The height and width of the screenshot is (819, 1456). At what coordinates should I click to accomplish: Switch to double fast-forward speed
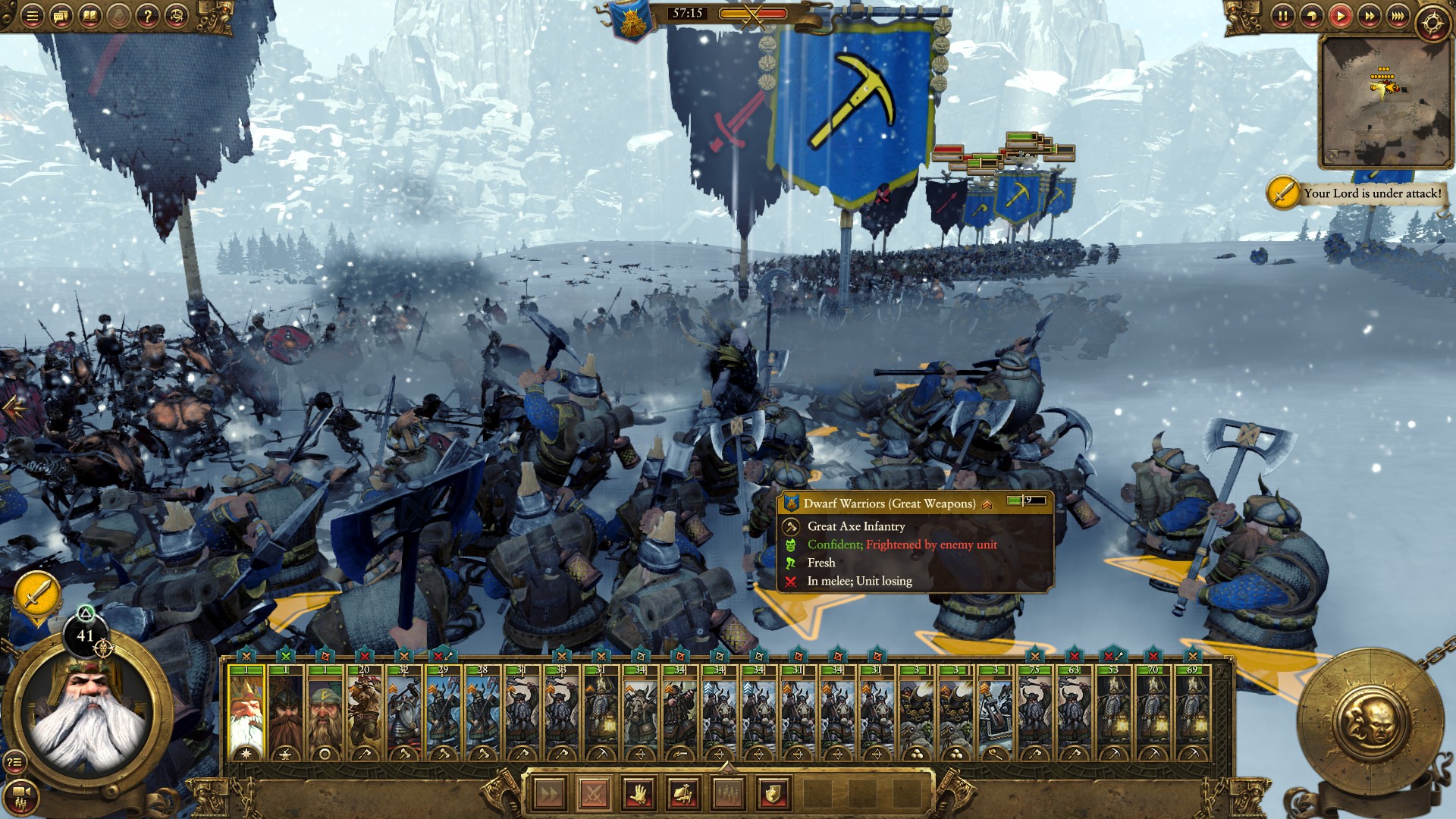(1369, 16)
